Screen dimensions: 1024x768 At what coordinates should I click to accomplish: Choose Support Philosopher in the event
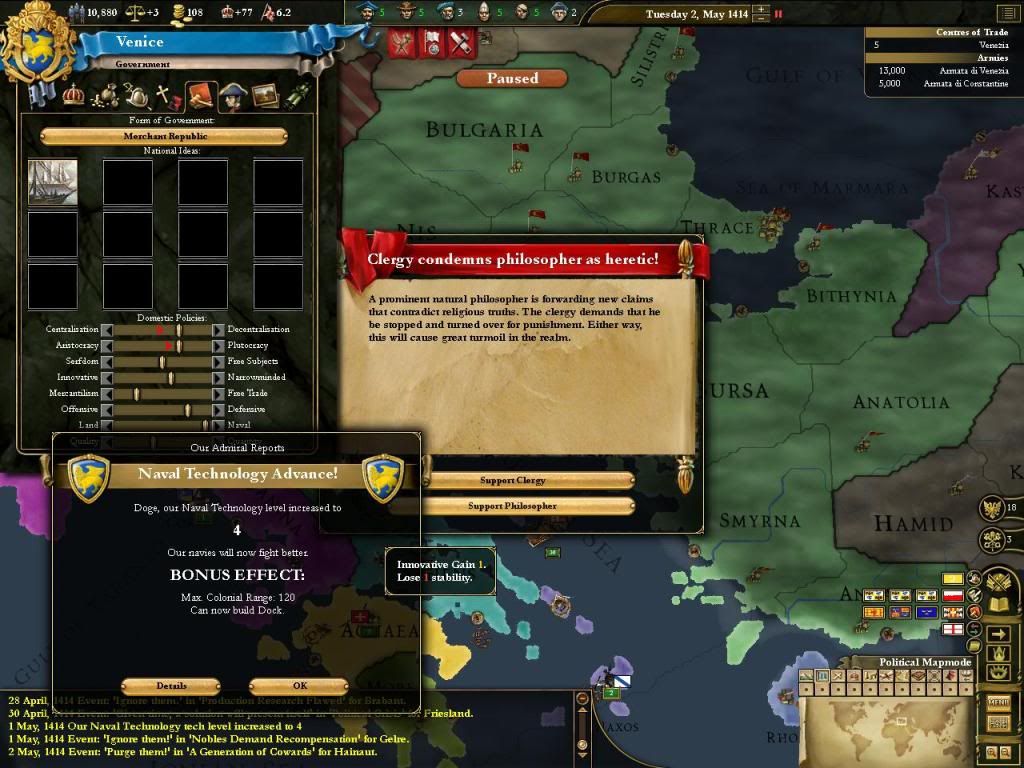pos(513,507)
